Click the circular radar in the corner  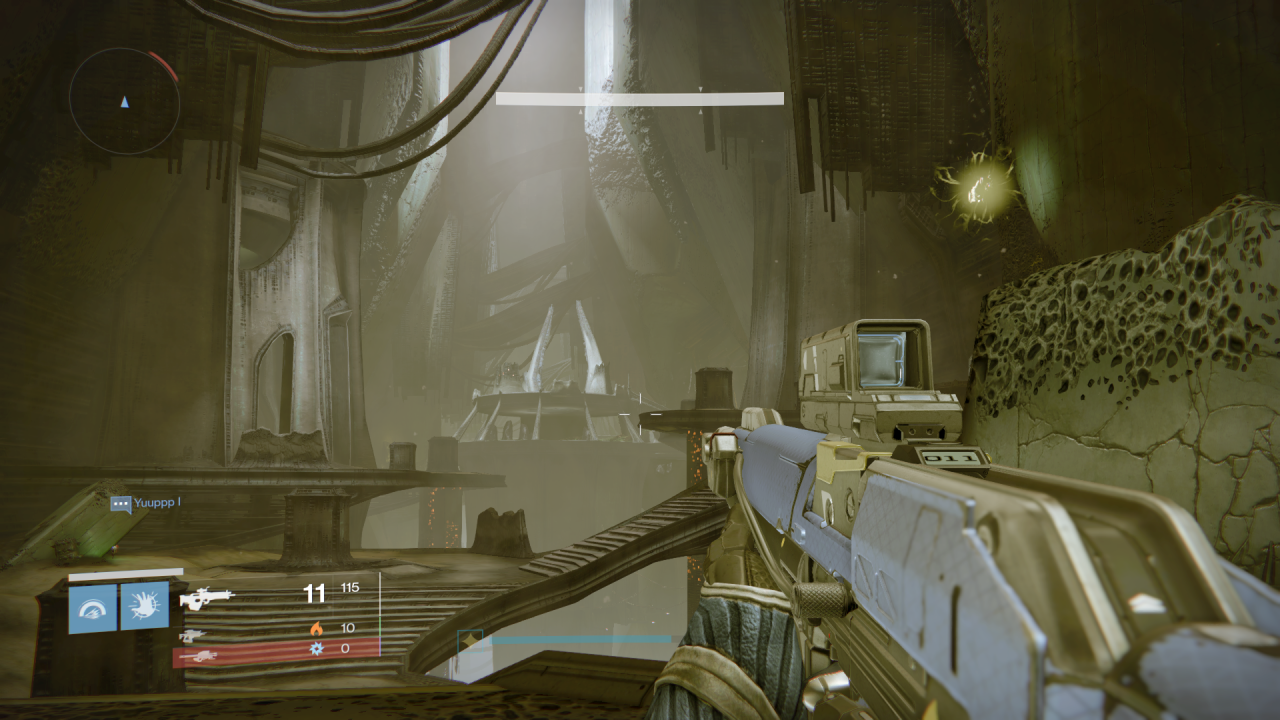(x=124, y=100)
